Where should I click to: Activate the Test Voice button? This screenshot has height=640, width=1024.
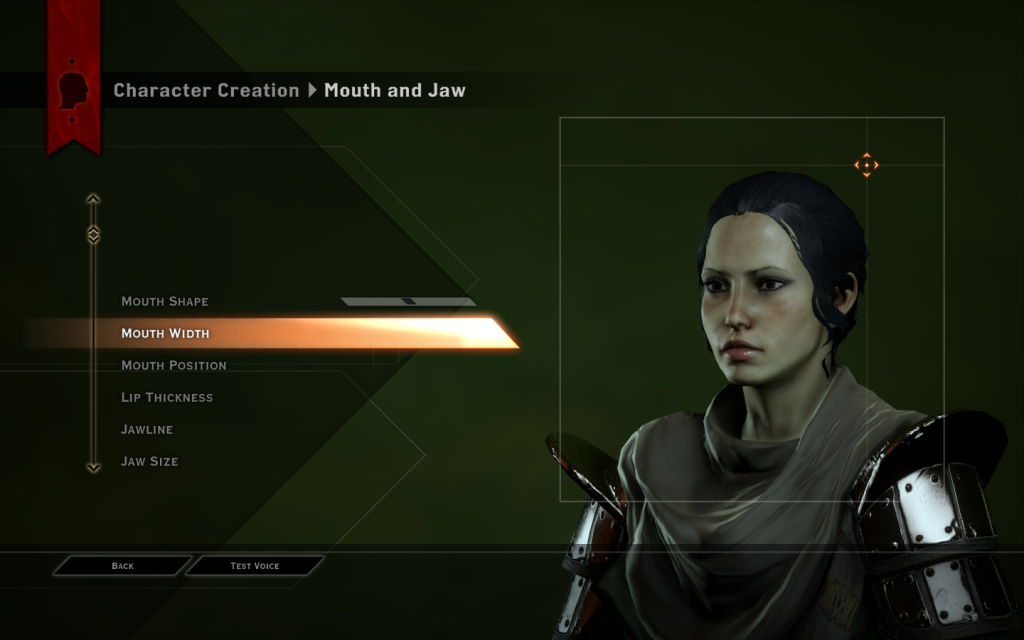pyautogui.click(x=255, y=566)
